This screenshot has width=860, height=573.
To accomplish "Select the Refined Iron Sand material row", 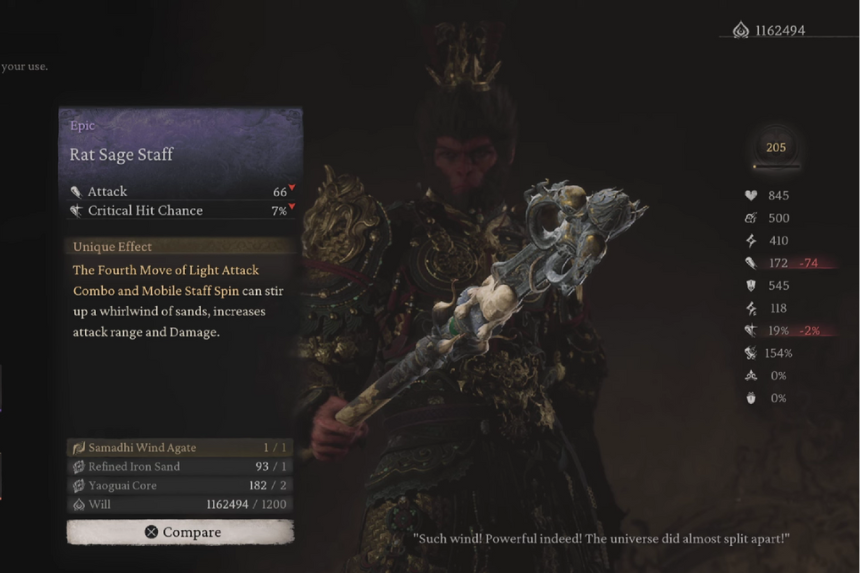I will tap(180, 467).
